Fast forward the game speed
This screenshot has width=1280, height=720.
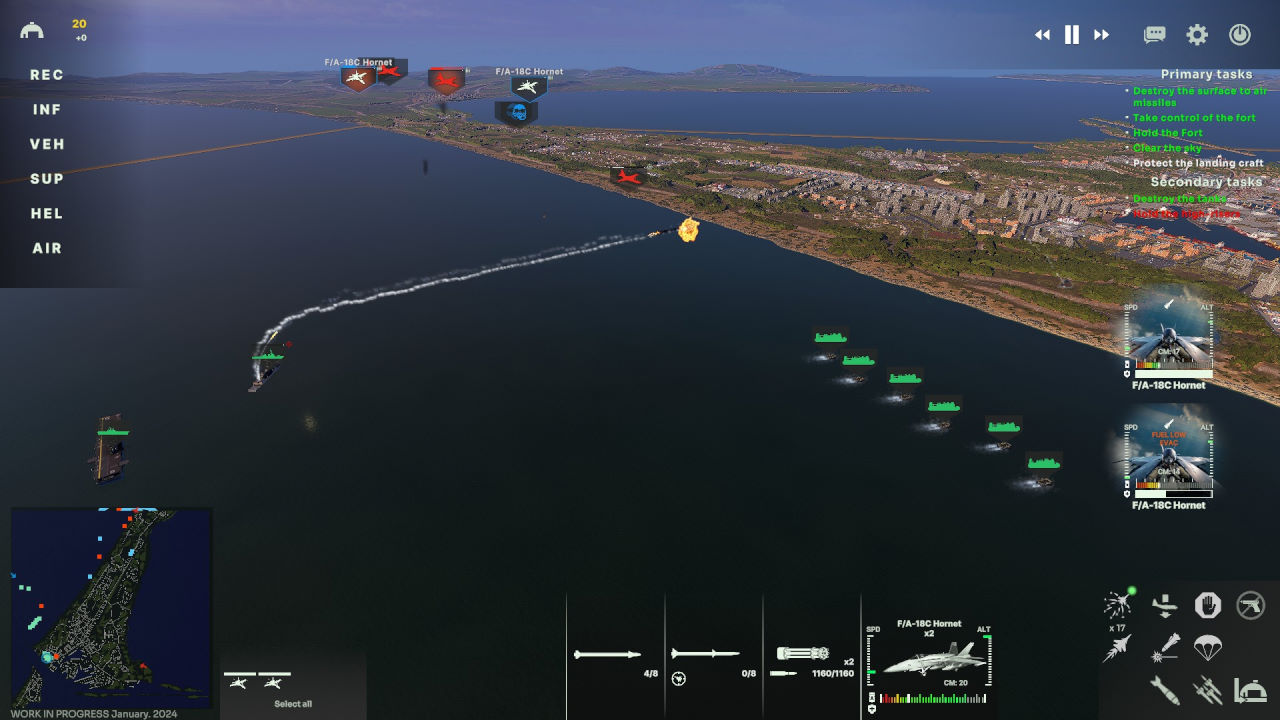[x=1101, y=35]
